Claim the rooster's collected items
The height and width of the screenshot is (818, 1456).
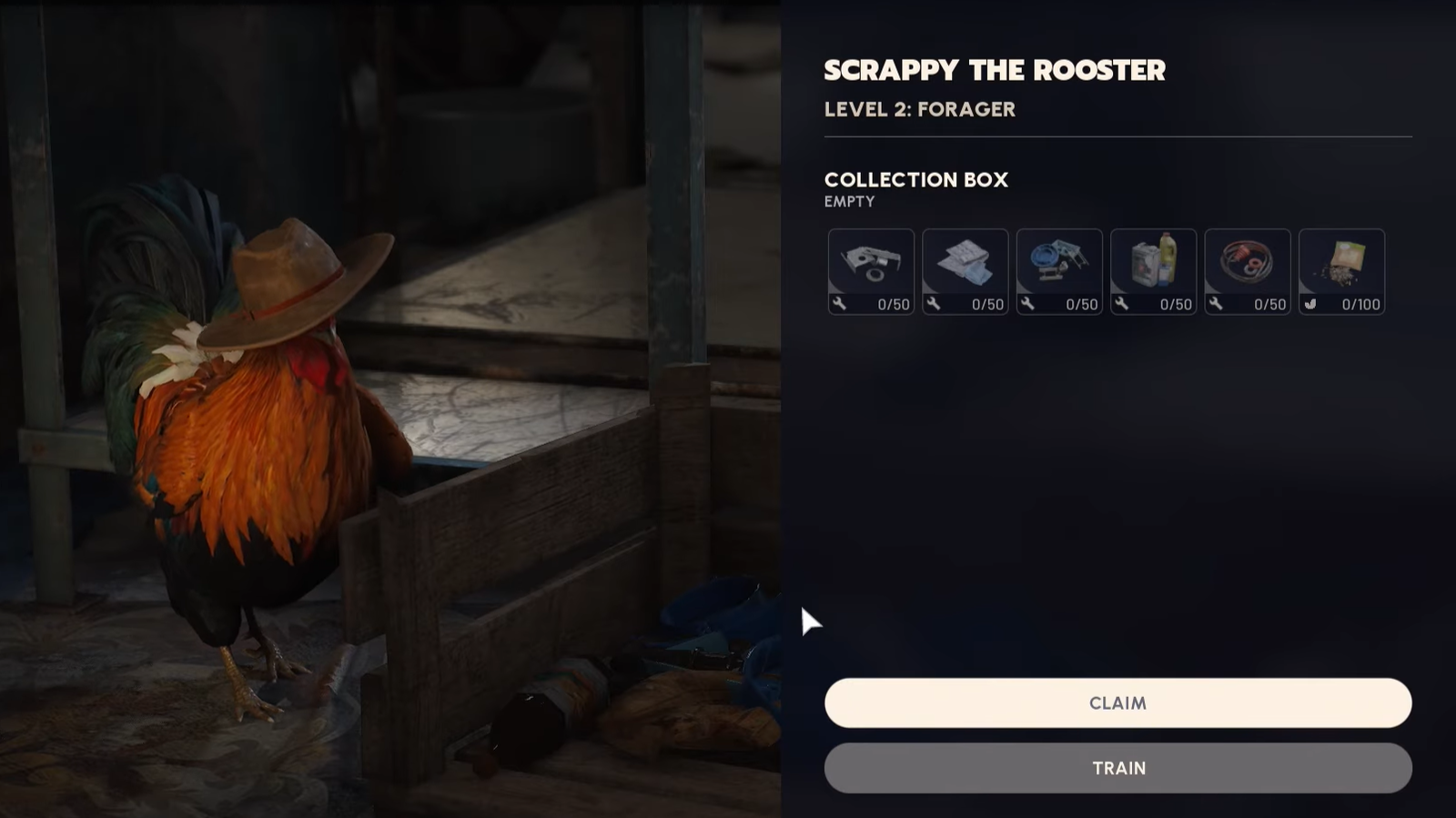[x=1117, y=702]
